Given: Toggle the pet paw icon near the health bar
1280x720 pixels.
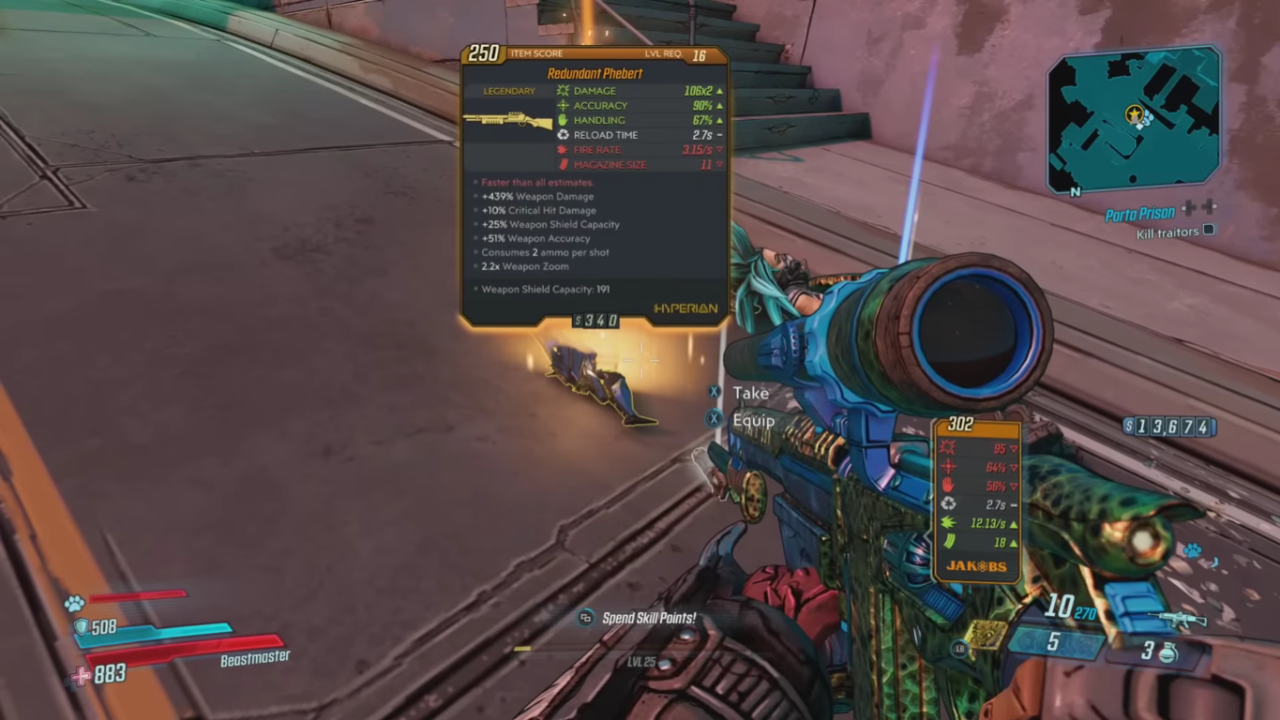Looking at the screenshot, I should click(x=74, y=602).
